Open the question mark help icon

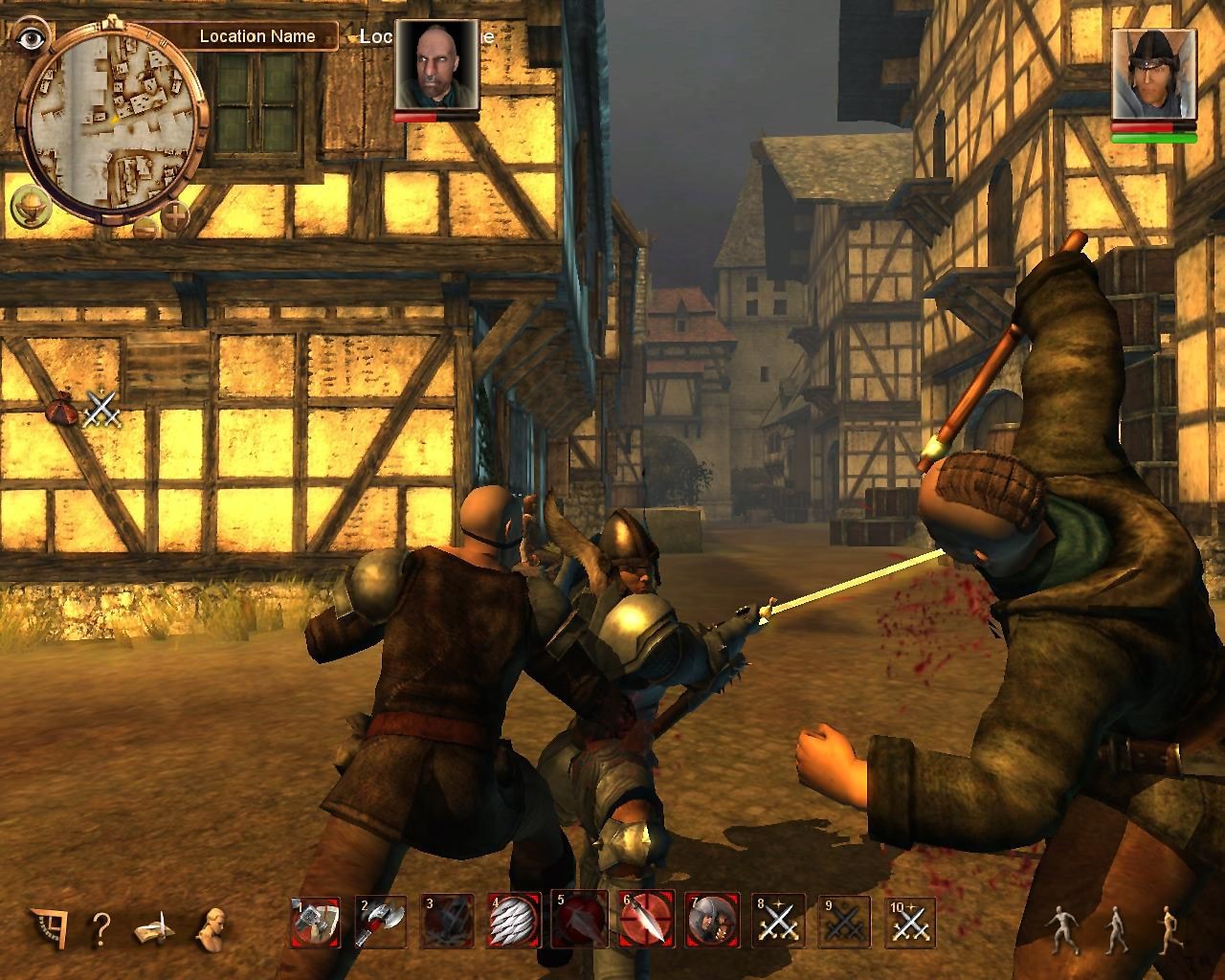tap(100, 926)
